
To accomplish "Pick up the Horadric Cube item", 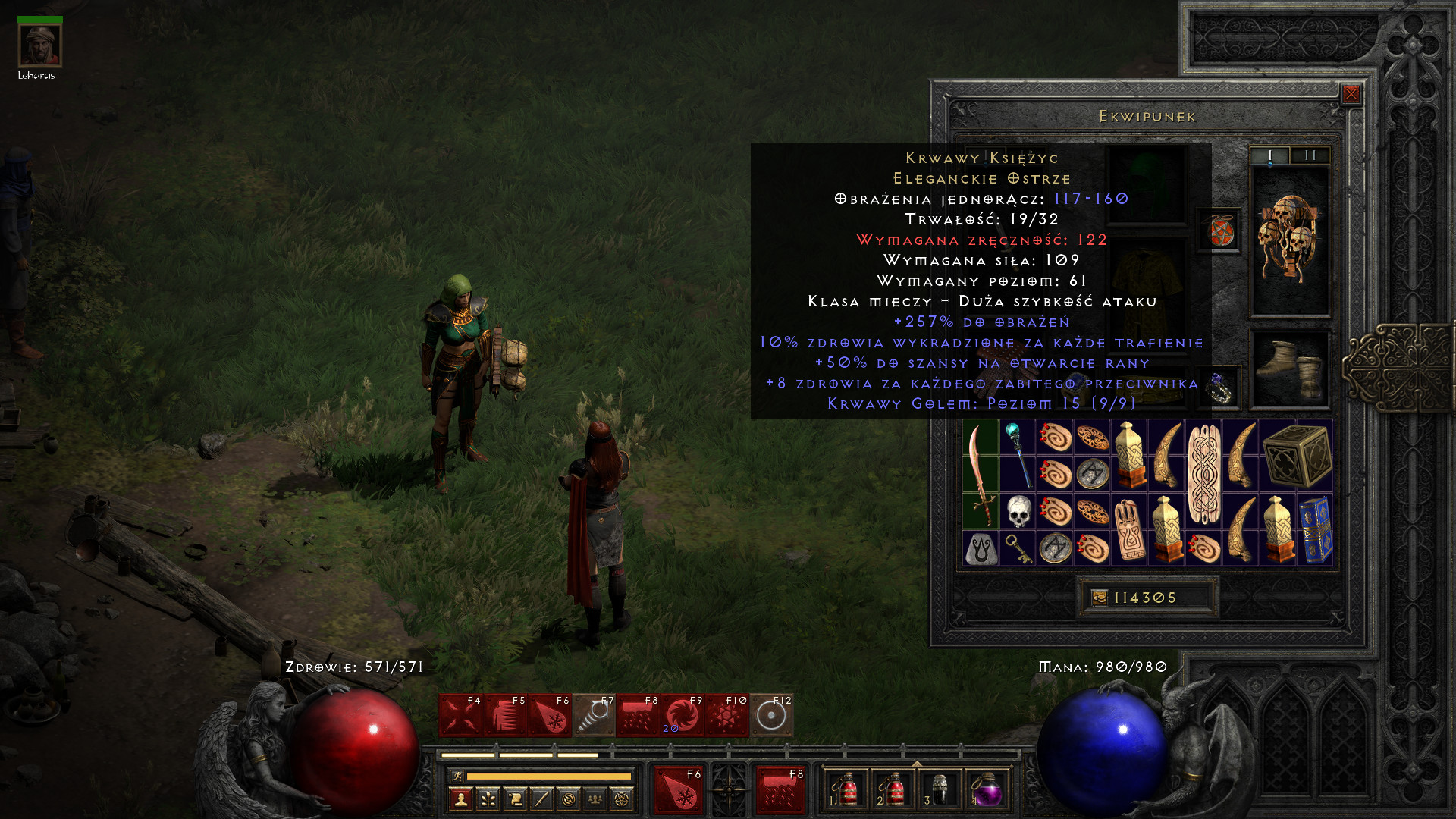I will click(1297, 455).
